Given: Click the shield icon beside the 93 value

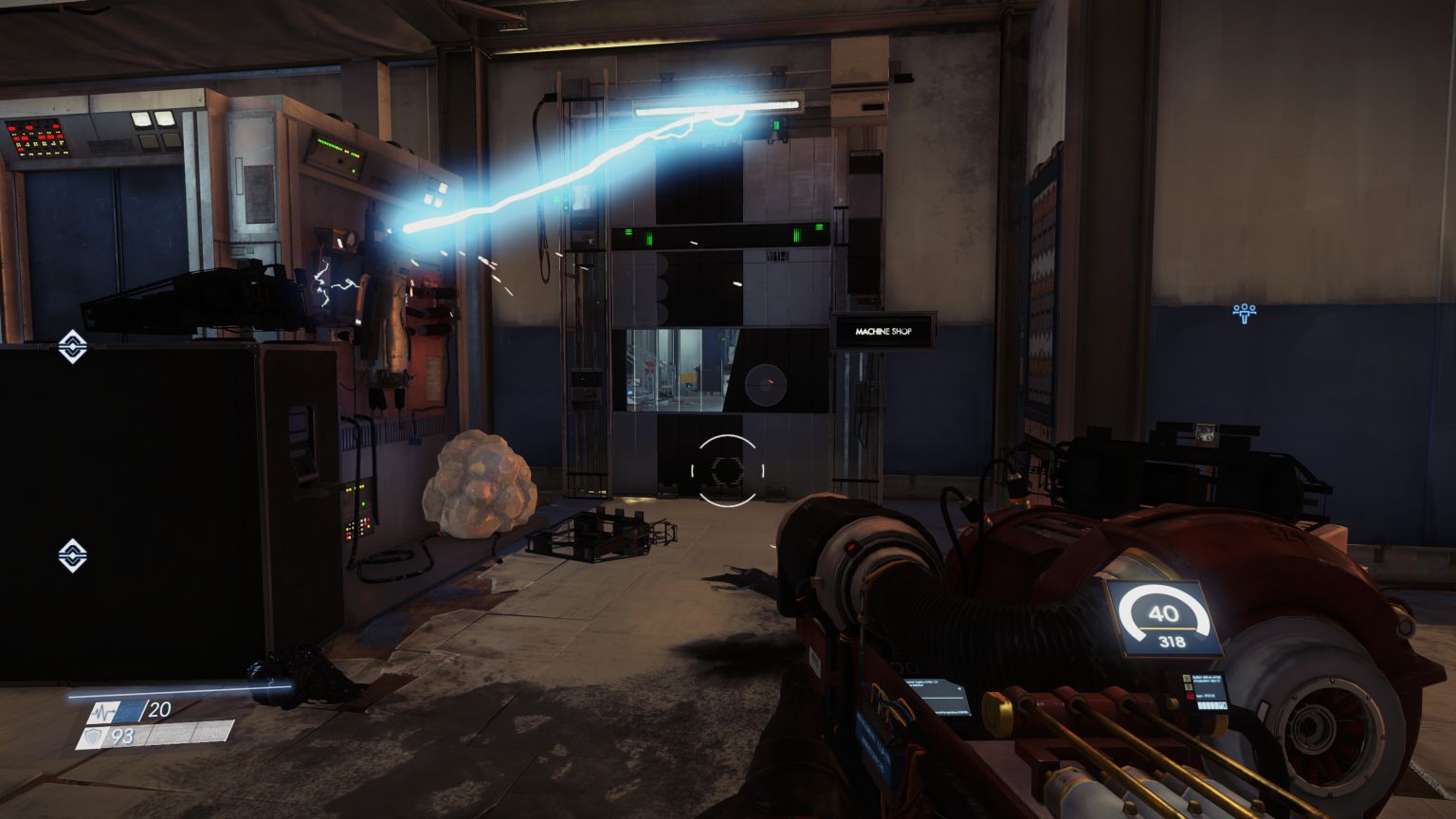Looking at the screenshot, I should [91, 737].
